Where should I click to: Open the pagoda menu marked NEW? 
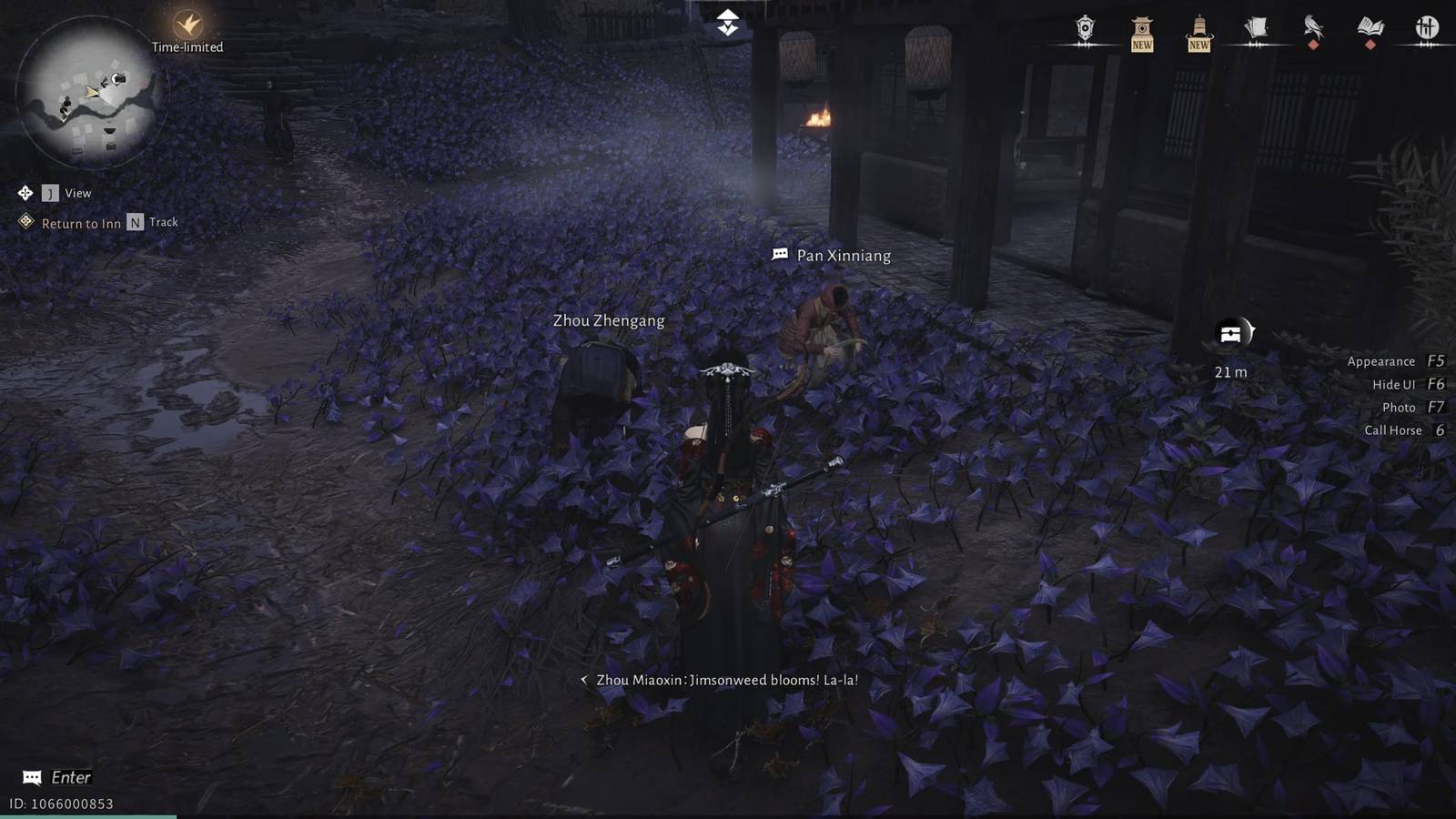click(x=1141, y=27)
